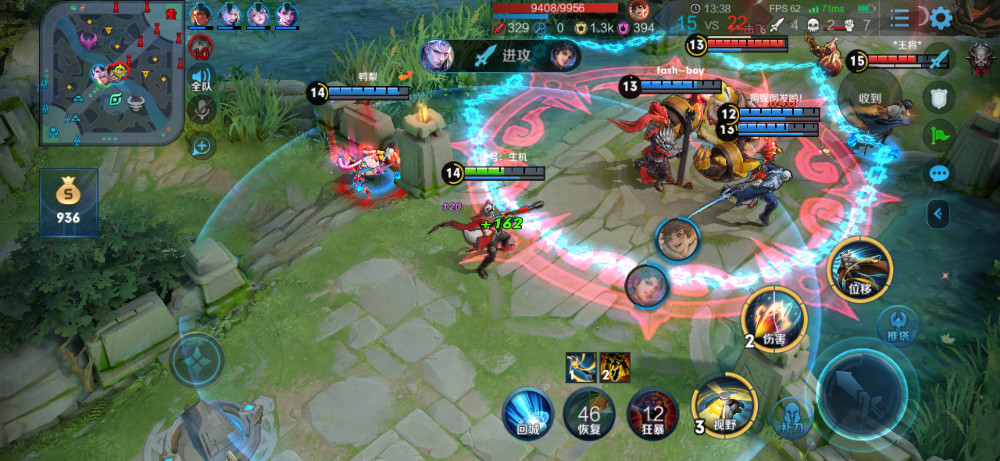The width and height of the screenshot is (1000, 461).
Task: Cast the 位移 dash skill
Action: tap(859, 270)
